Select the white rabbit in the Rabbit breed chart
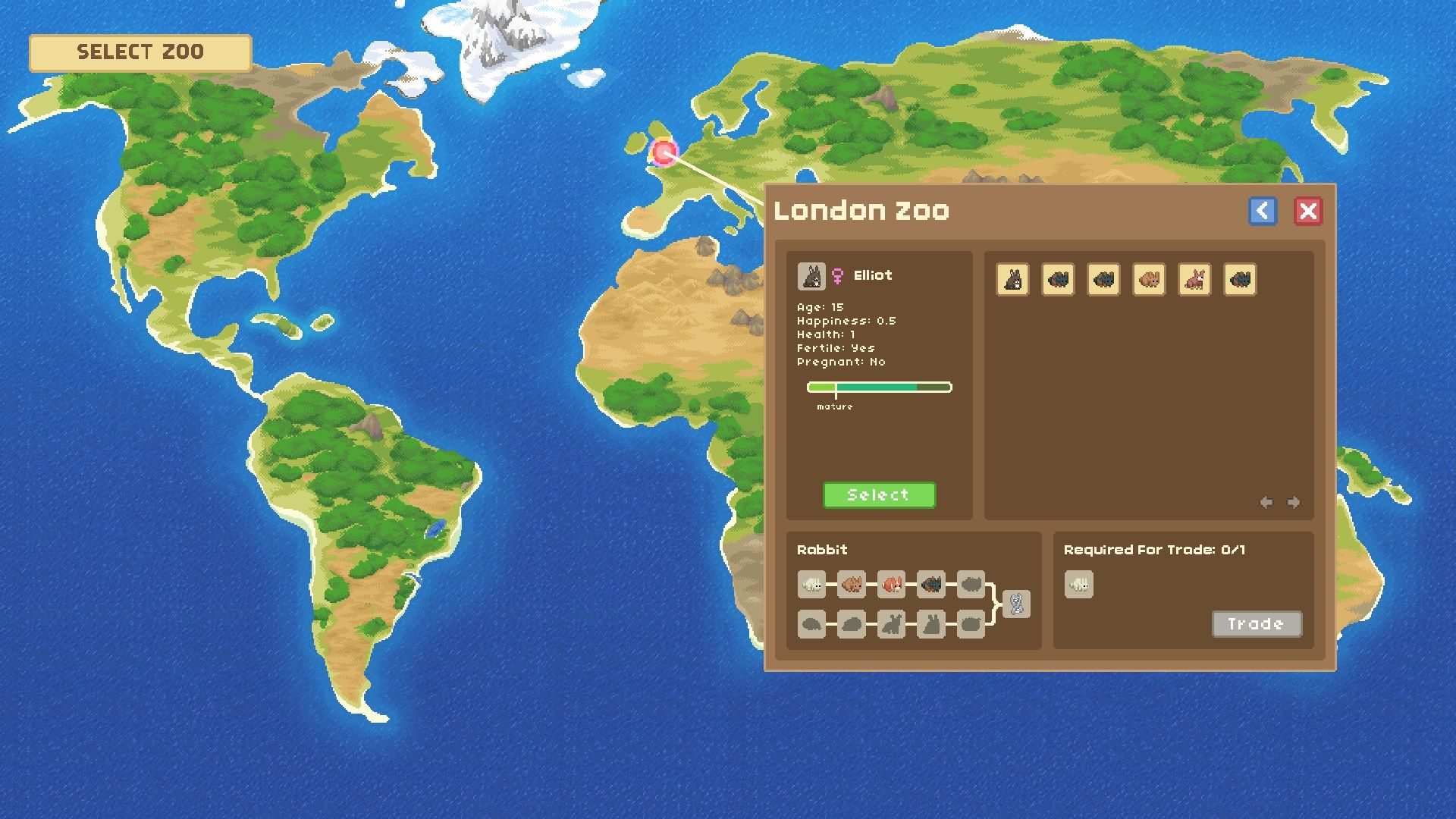 811,584
